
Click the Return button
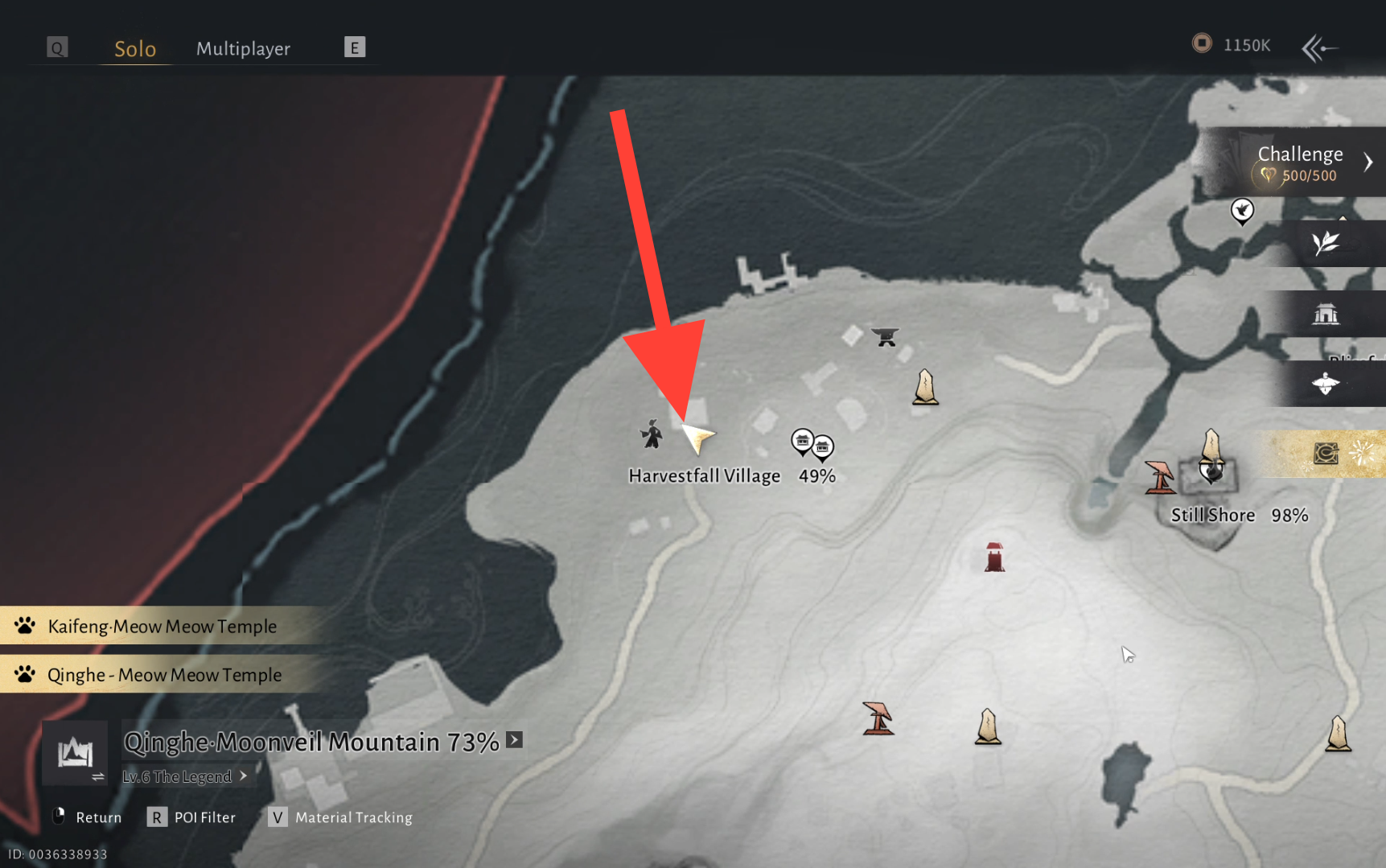point(87,817)
